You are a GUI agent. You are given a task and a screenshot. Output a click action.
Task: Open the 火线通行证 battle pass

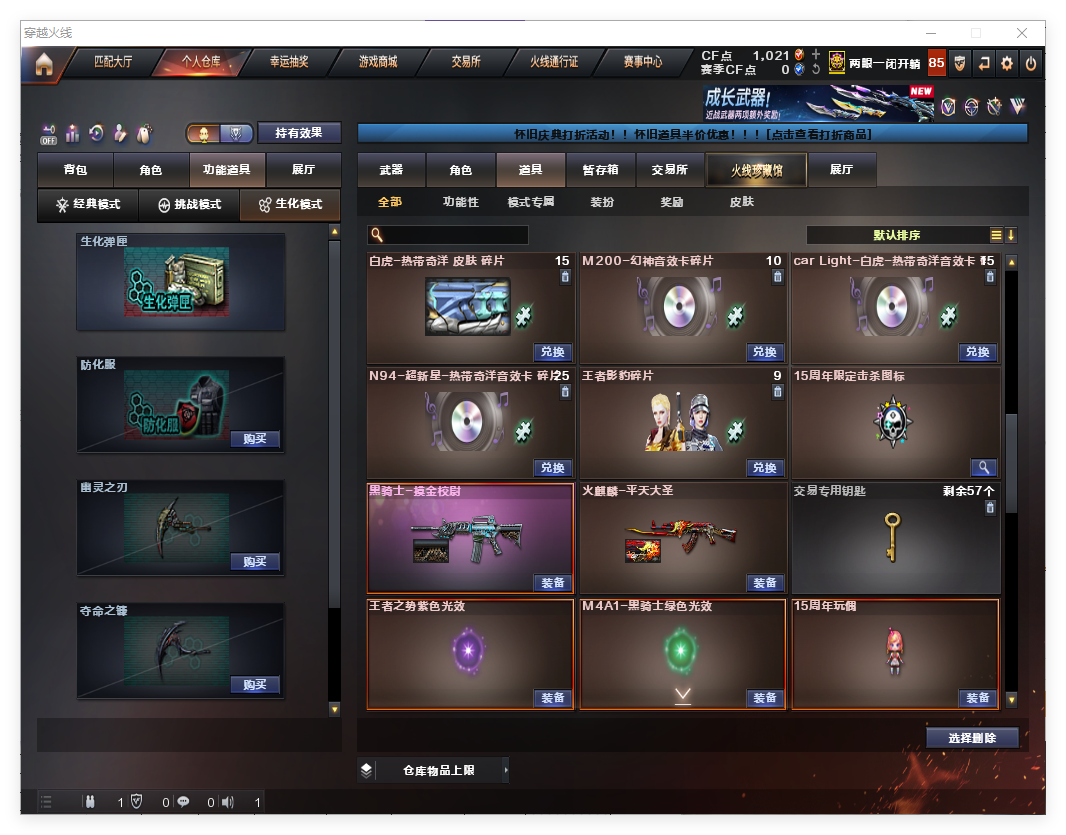(x=554, y=62)
